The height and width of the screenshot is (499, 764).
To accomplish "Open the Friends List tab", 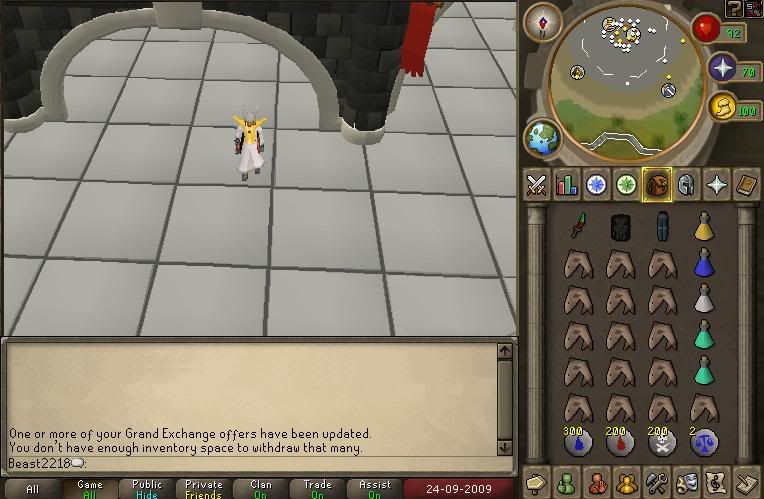I will (567, 481).
